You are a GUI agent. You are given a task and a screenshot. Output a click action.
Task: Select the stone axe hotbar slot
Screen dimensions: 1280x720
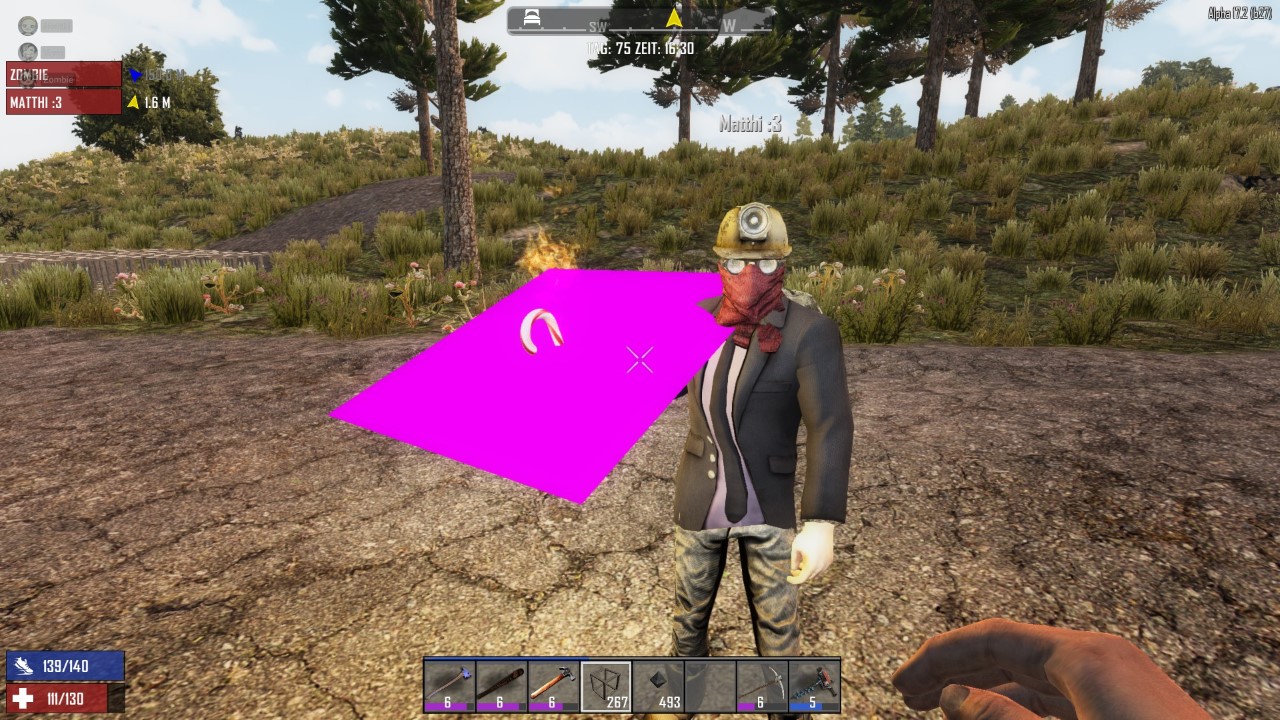pyautogui.click(x=449, y=686)
